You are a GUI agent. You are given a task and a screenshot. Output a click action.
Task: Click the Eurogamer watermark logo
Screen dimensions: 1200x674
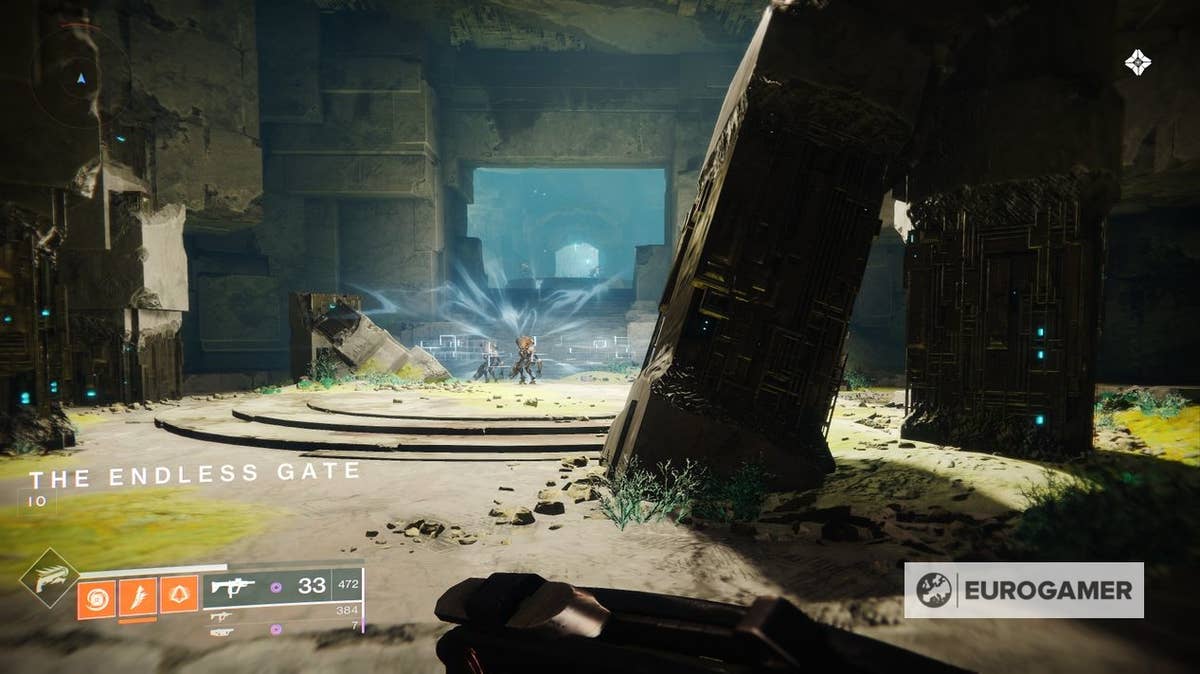tap(1024, 590)
